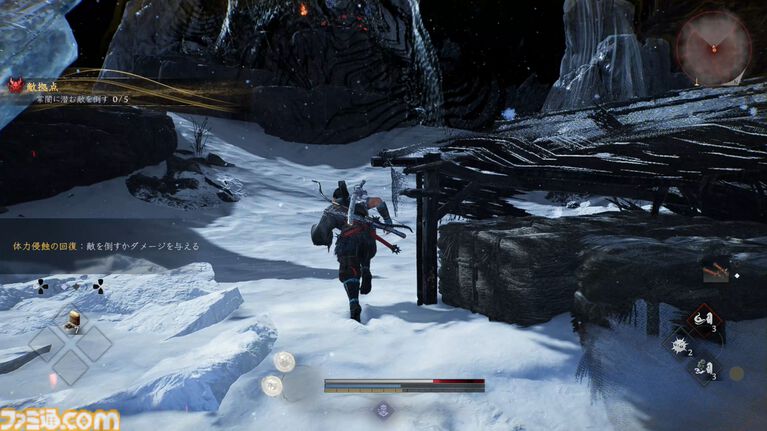This screenshot has width=767, height=431.
Task: Activate the red-bordered skill icon
Action: [702, 322]
